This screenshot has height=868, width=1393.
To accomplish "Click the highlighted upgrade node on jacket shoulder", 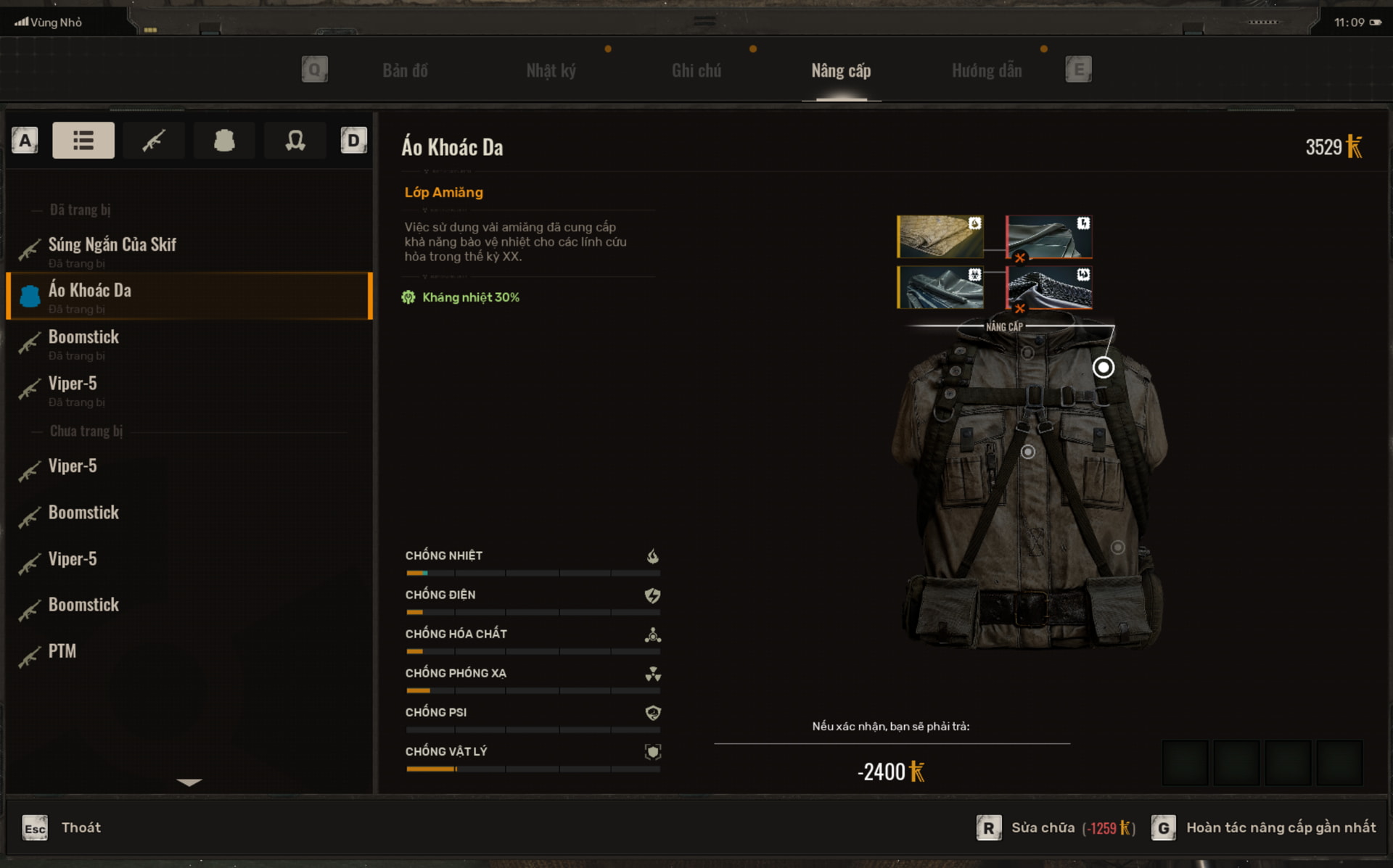I will 1103,368.
